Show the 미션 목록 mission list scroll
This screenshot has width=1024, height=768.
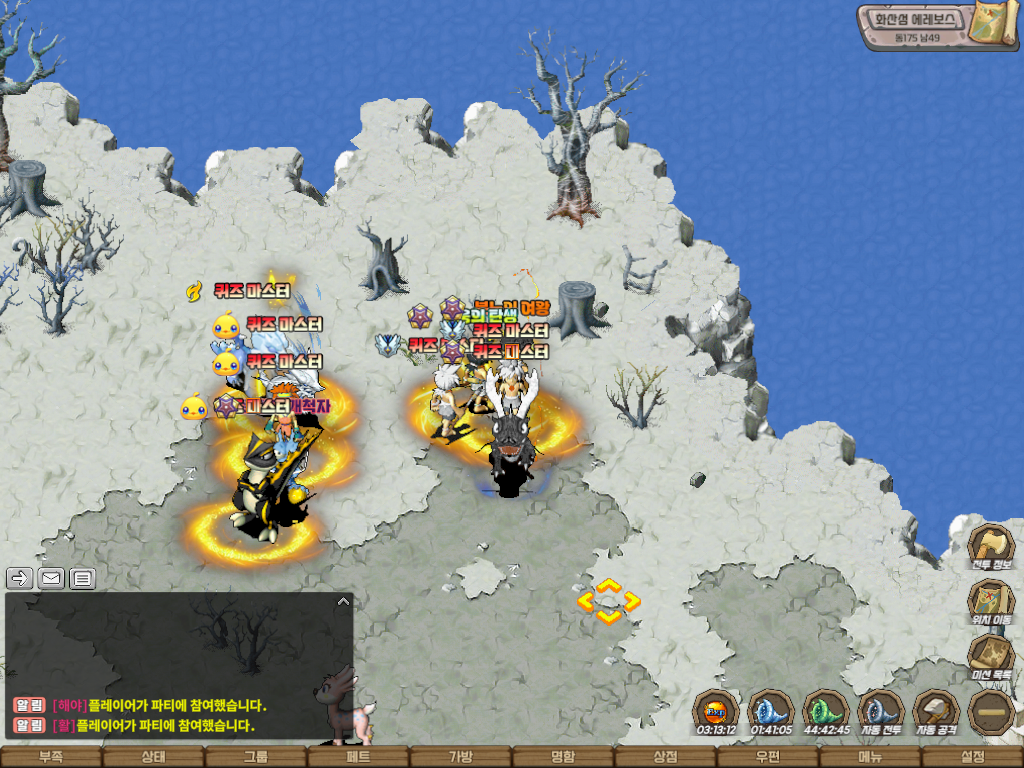[x=991, y=657]
